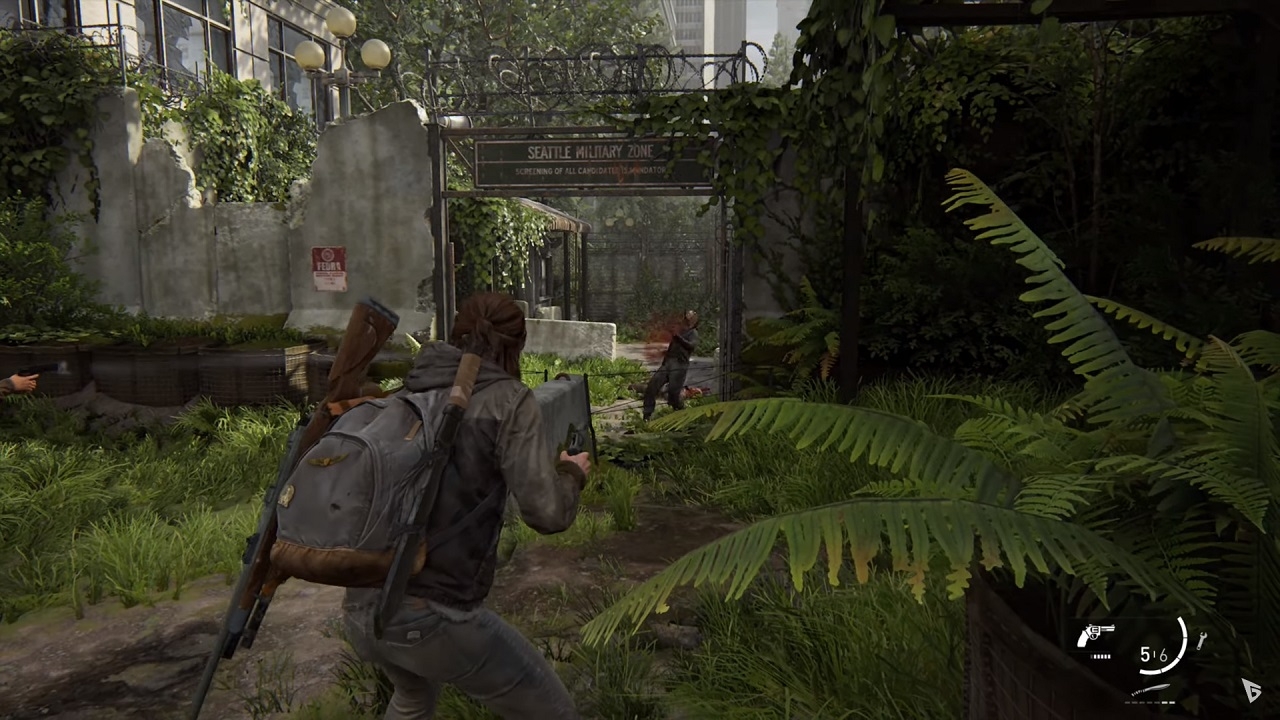
Task: Select the revolver weapon icon
Action: tap(1096, 636)
